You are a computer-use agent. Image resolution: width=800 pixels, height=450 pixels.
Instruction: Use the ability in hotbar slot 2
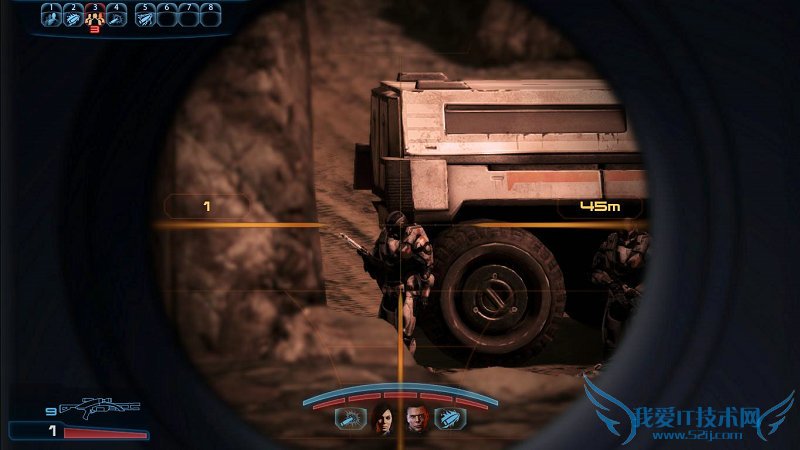coord(73,17)
